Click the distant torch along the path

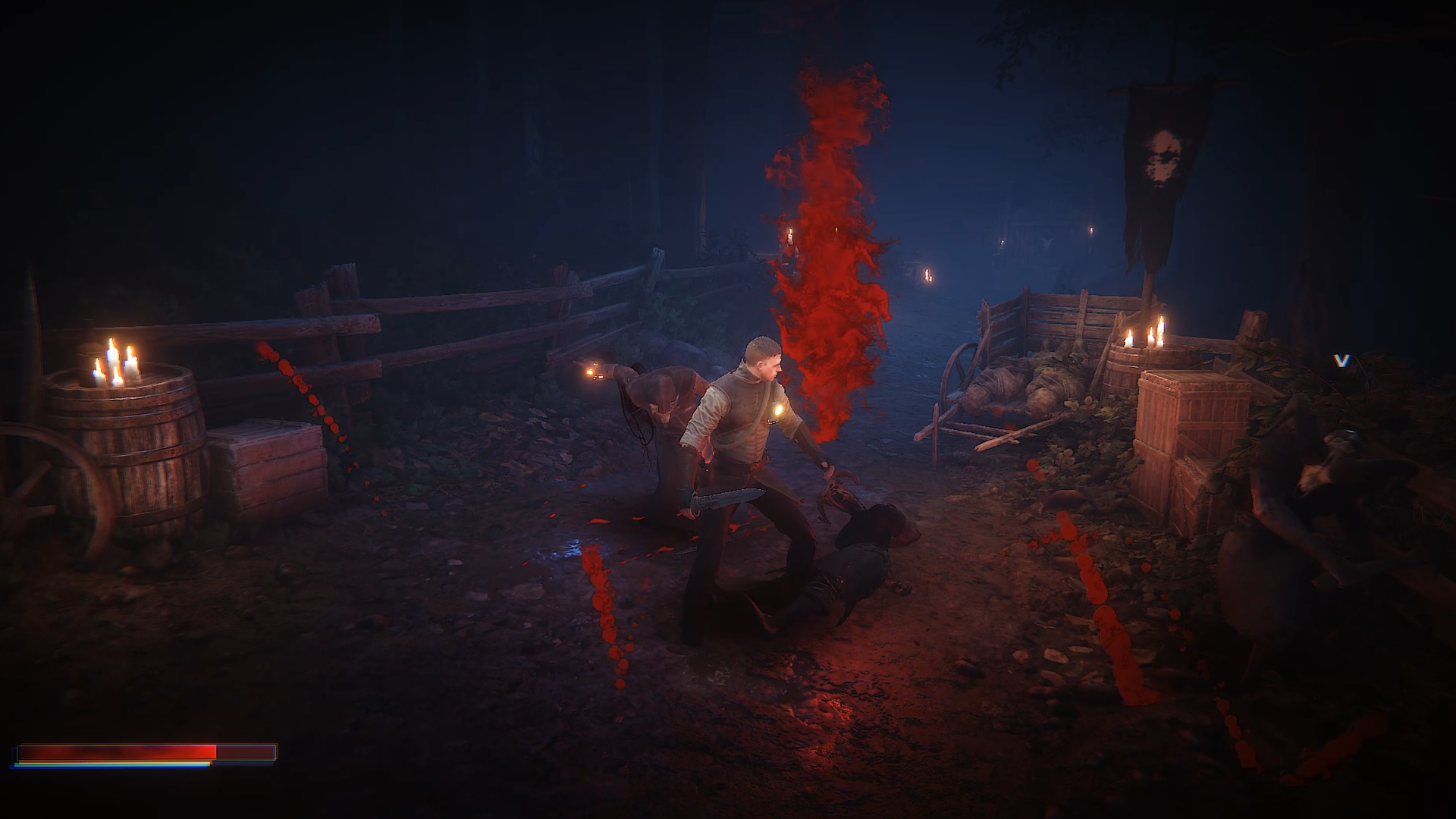(927, 277)
